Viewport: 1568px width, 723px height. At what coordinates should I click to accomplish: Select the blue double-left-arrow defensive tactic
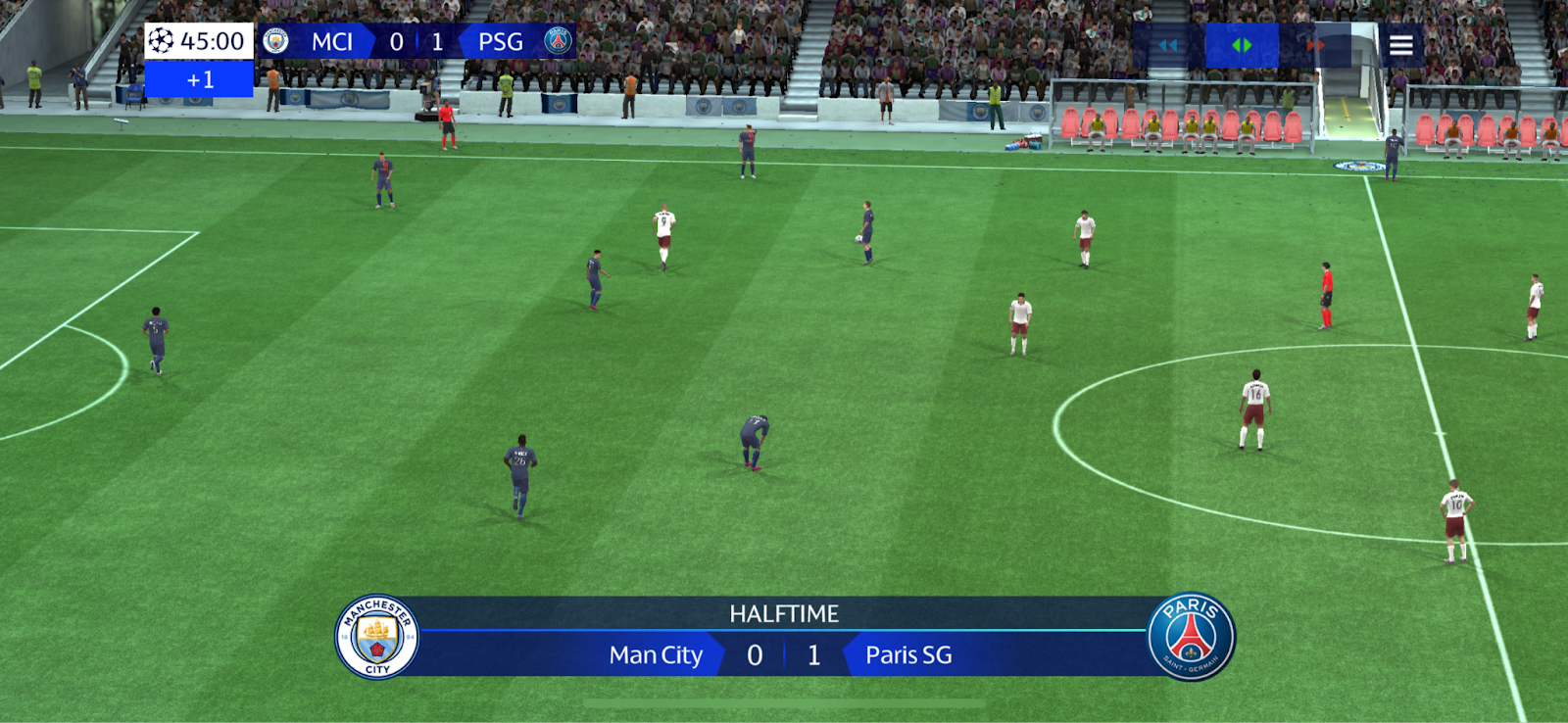pyautogui.click(x=1168, y=45)
